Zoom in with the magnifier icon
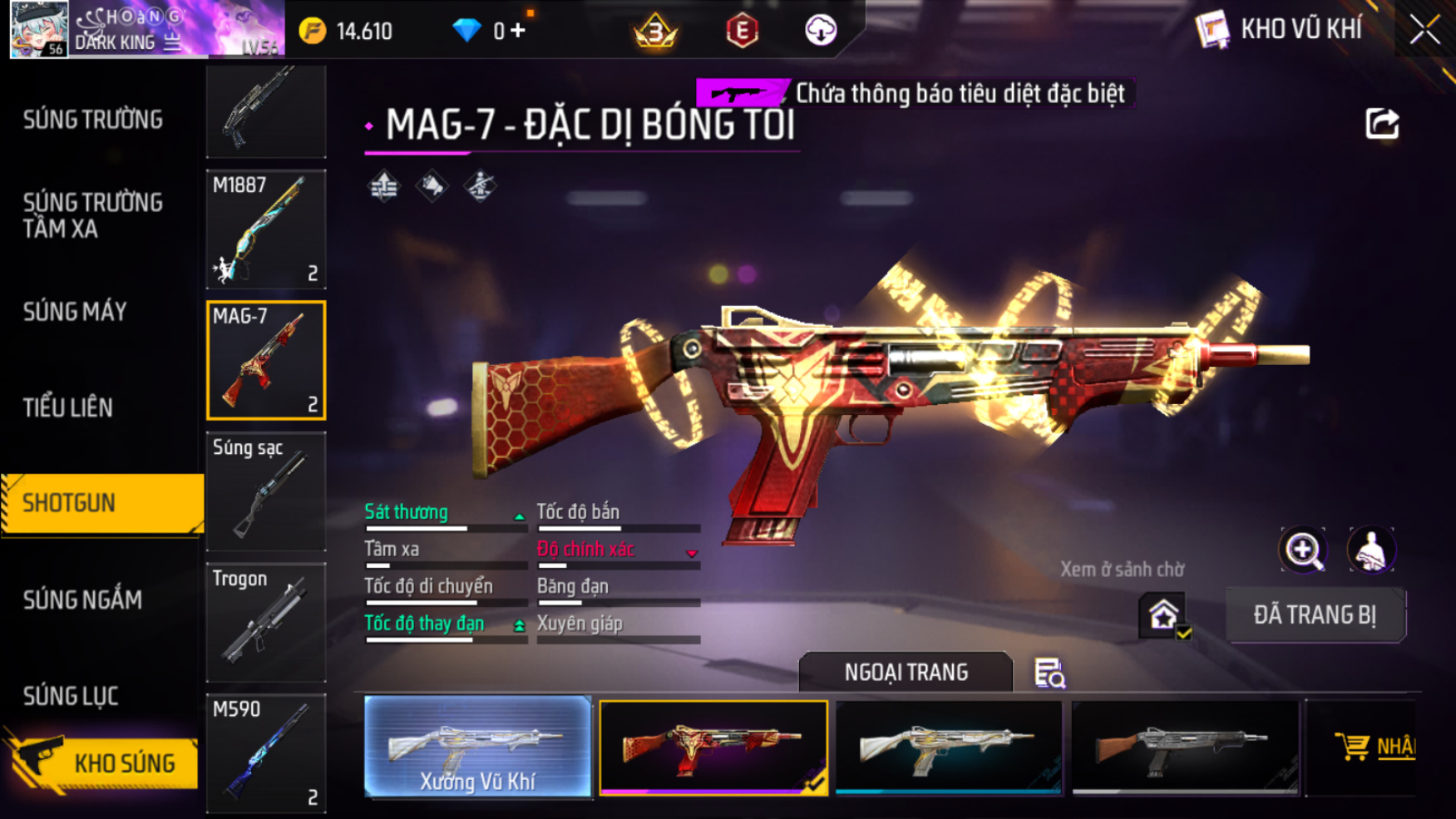Viewport: 1456px width, 819px height. 1302,550
